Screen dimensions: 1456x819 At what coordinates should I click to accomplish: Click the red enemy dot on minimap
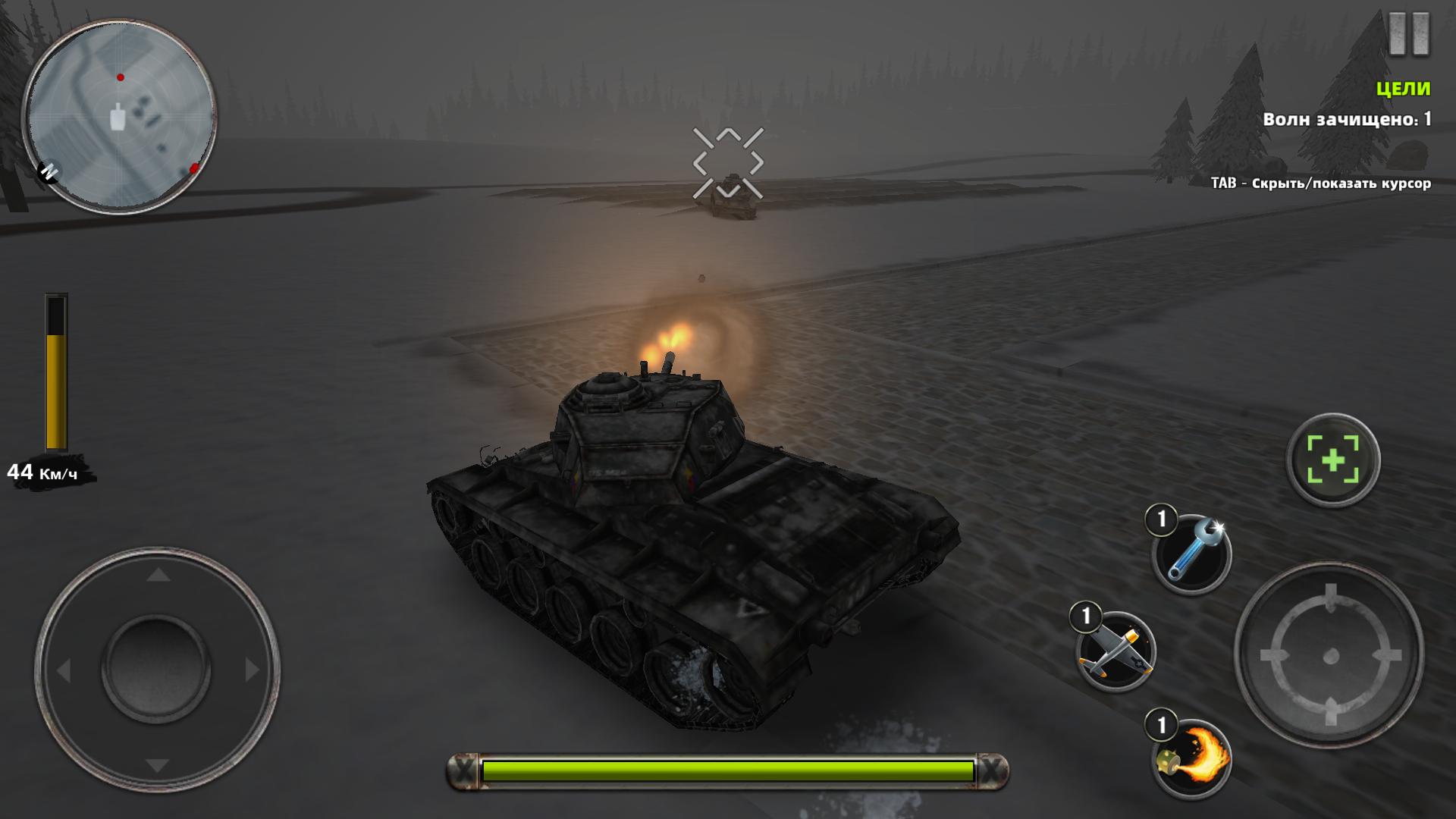119,76
